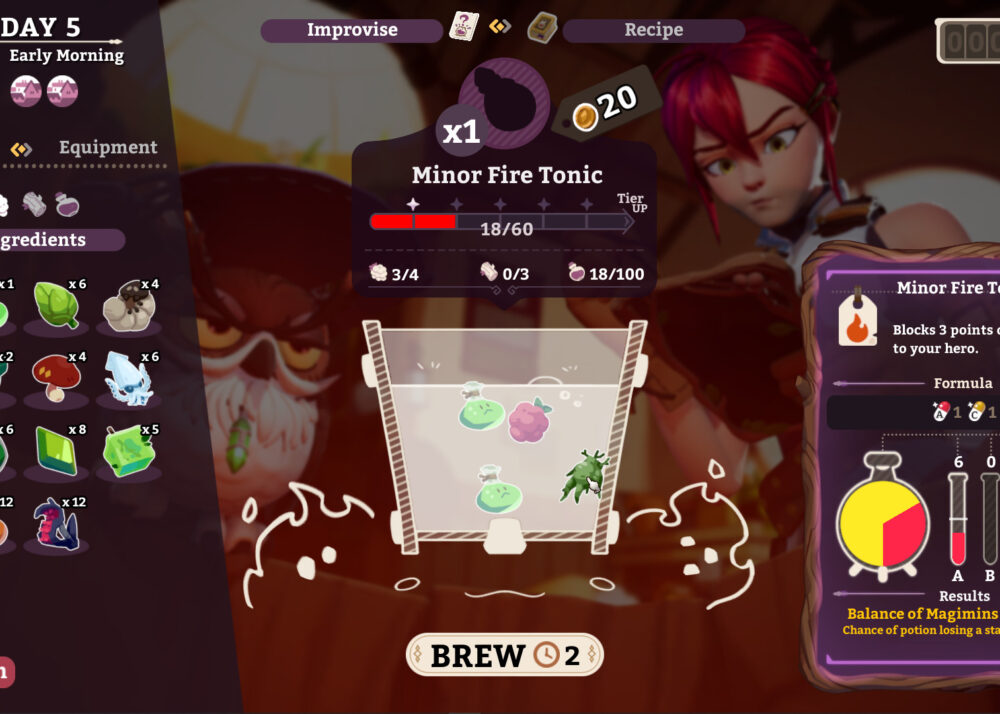Click the purple potion bottle equipment icon

point(68,204)
